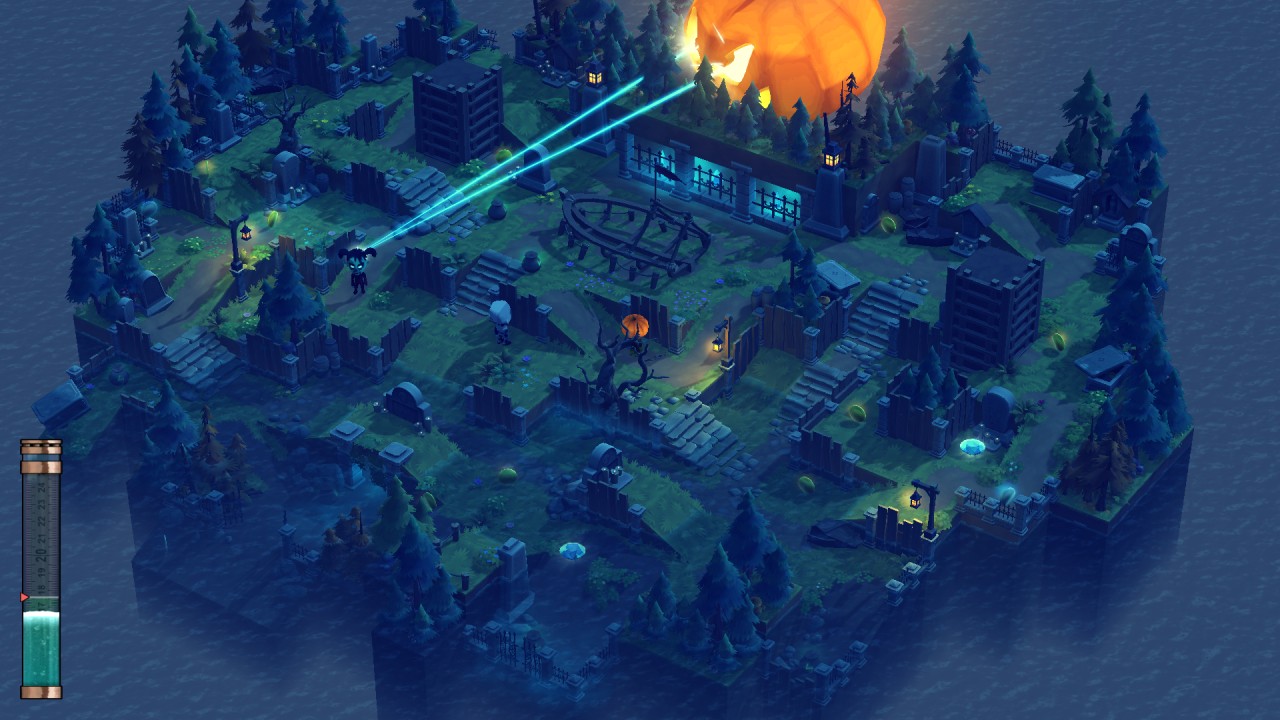Image resolution: width=1280 pixels, height=720 pixels.
Task: Click the glowing teal pool at bottom center
Action: 573,548
